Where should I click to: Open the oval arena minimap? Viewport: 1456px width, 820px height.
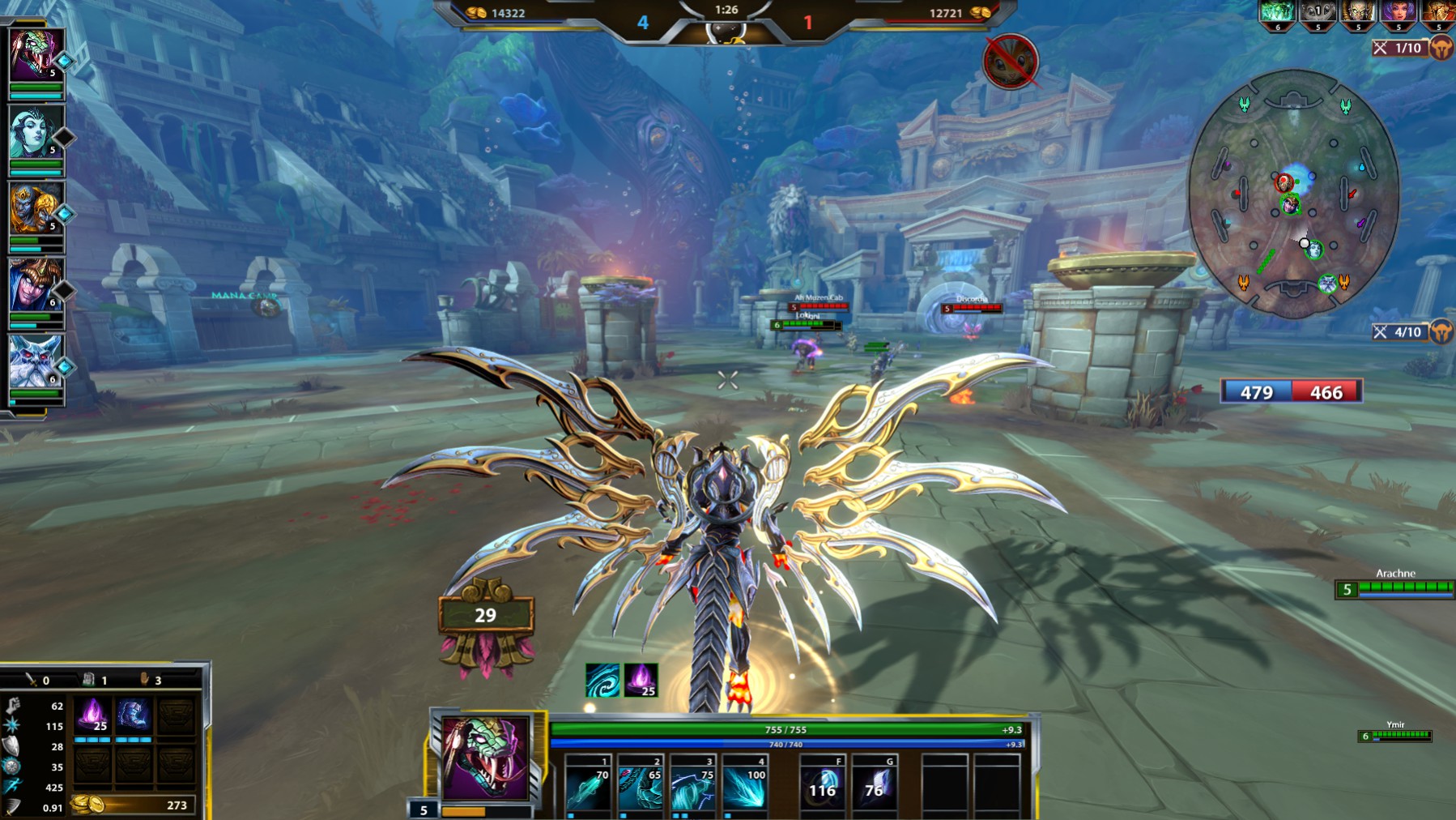[x=1293, y=194]
